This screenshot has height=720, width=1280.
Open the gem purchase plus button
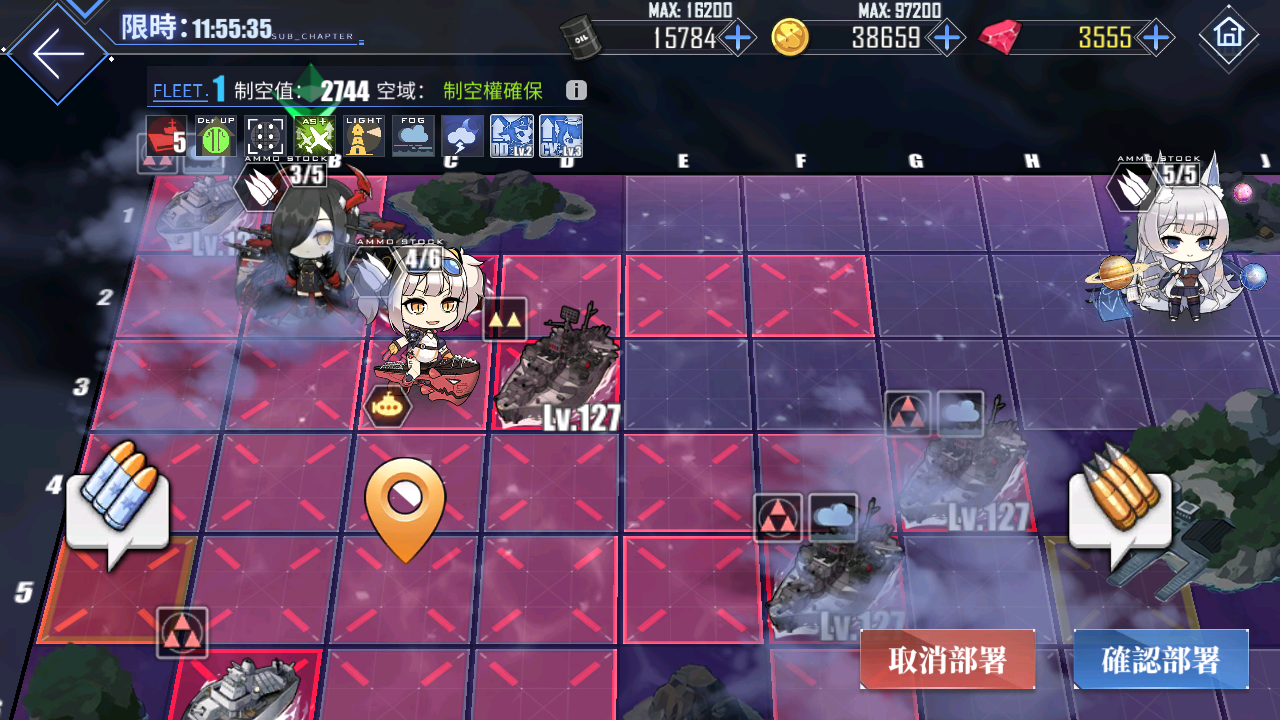(x=1156, y=38)
